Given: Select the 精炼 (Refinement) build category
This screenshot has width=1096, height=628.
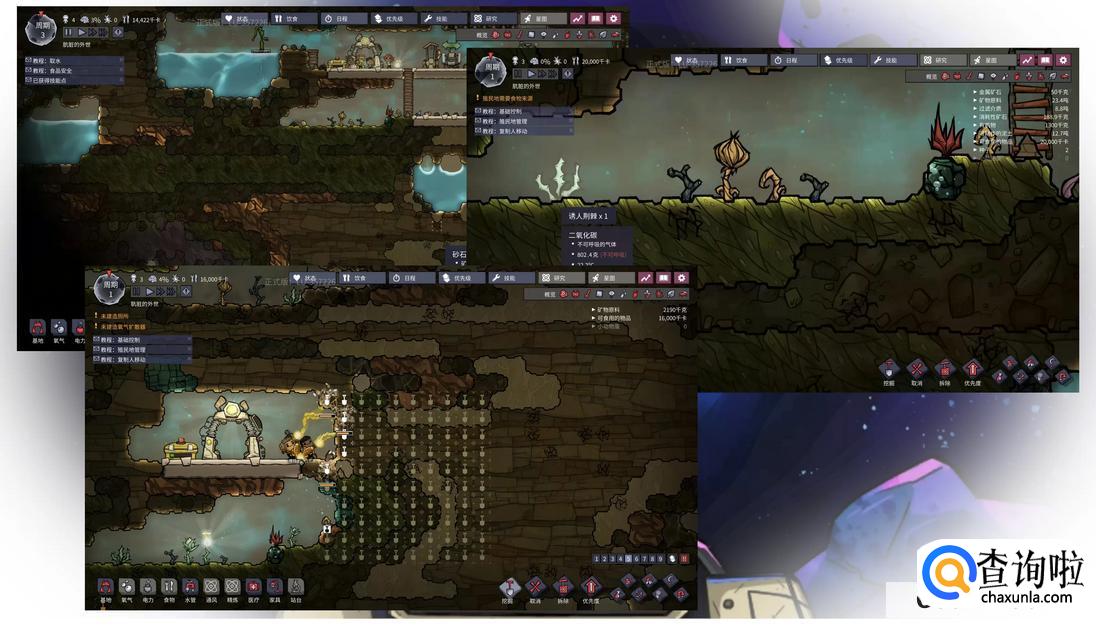Looking at the screenshot, I should 232,587.
